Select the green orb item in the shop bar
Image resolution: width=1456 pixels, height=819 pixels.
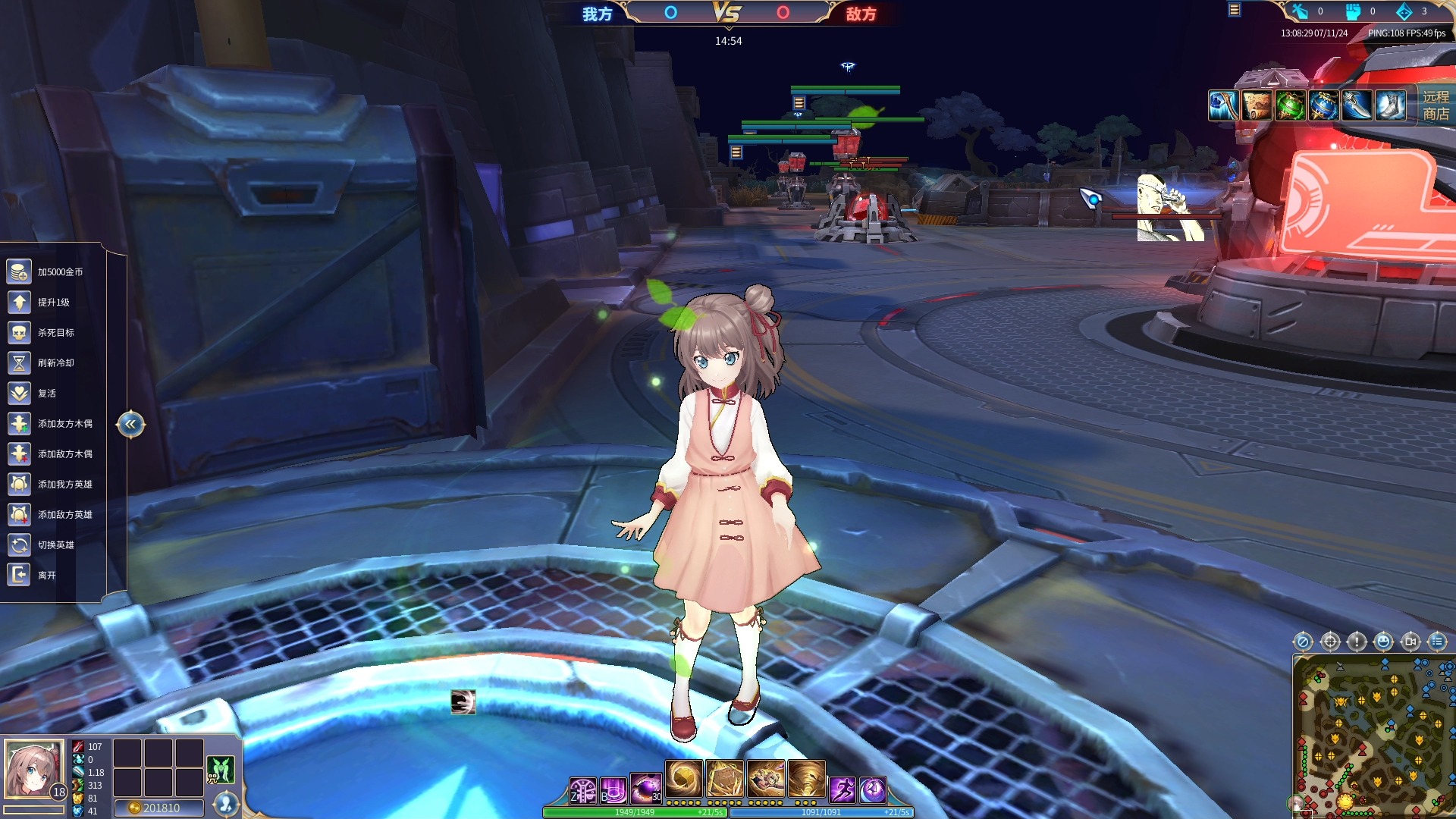click(1290, 105)
